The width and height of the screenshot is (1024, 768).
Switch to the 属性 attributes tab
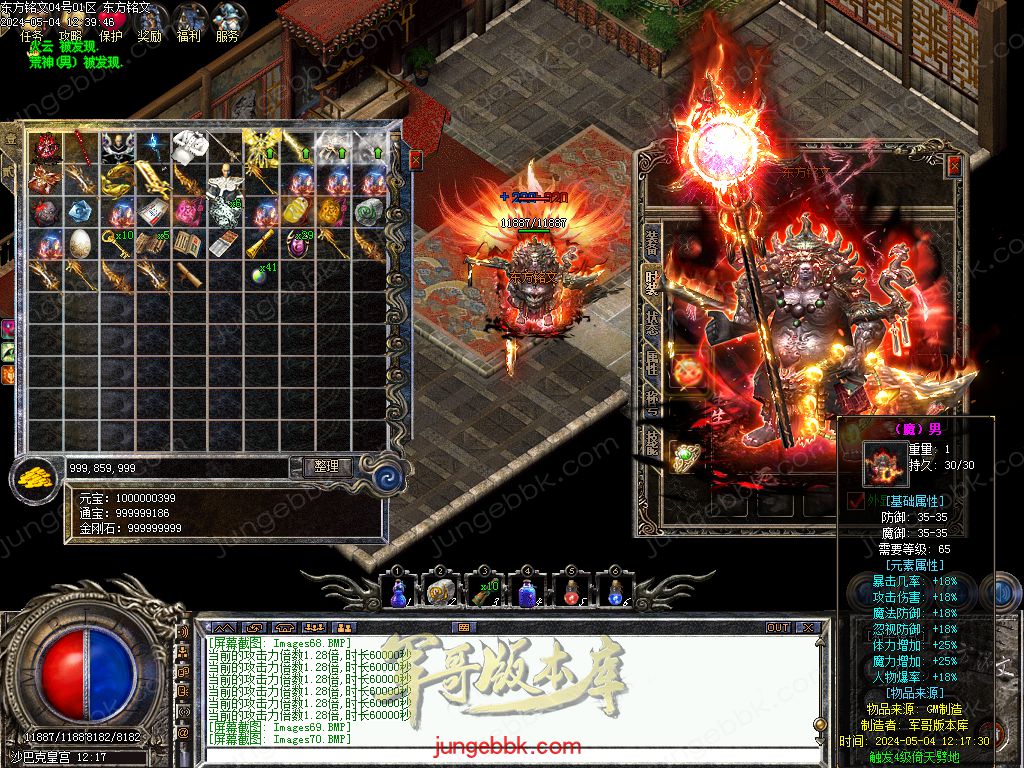[650, 366]
